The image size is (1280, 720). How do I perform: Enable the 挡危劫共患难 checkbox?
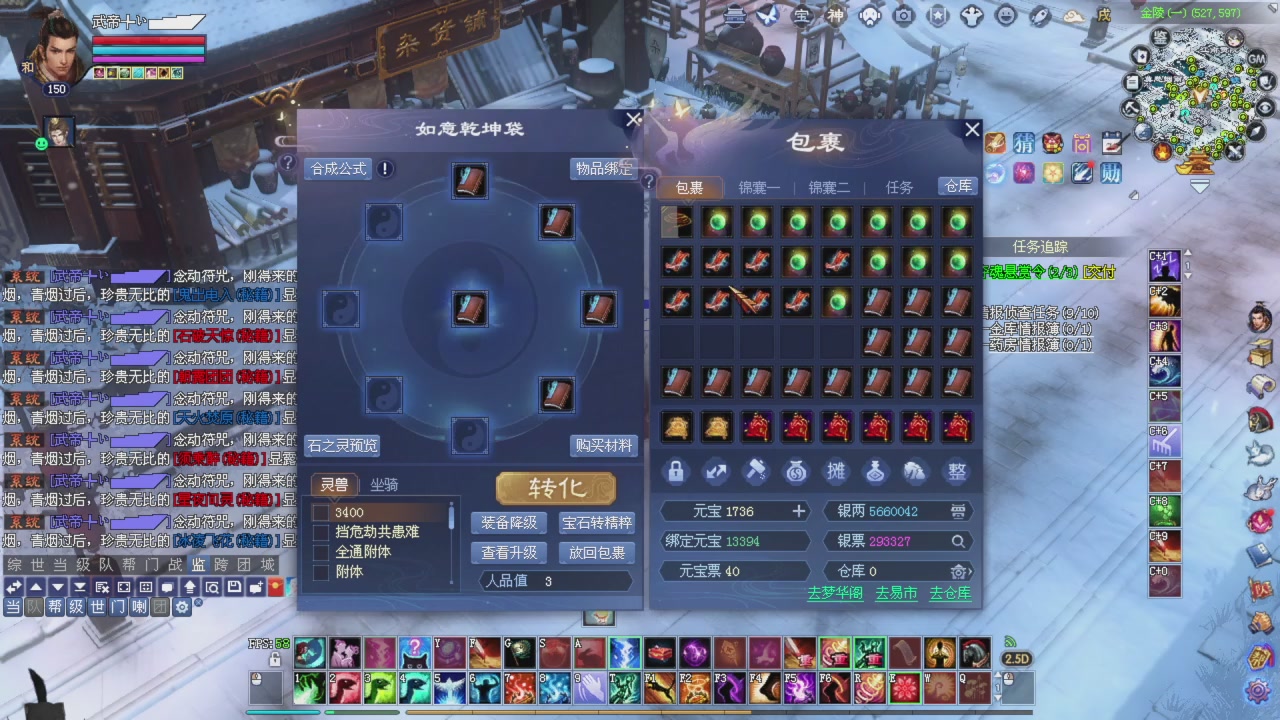(x=322, y=531)
